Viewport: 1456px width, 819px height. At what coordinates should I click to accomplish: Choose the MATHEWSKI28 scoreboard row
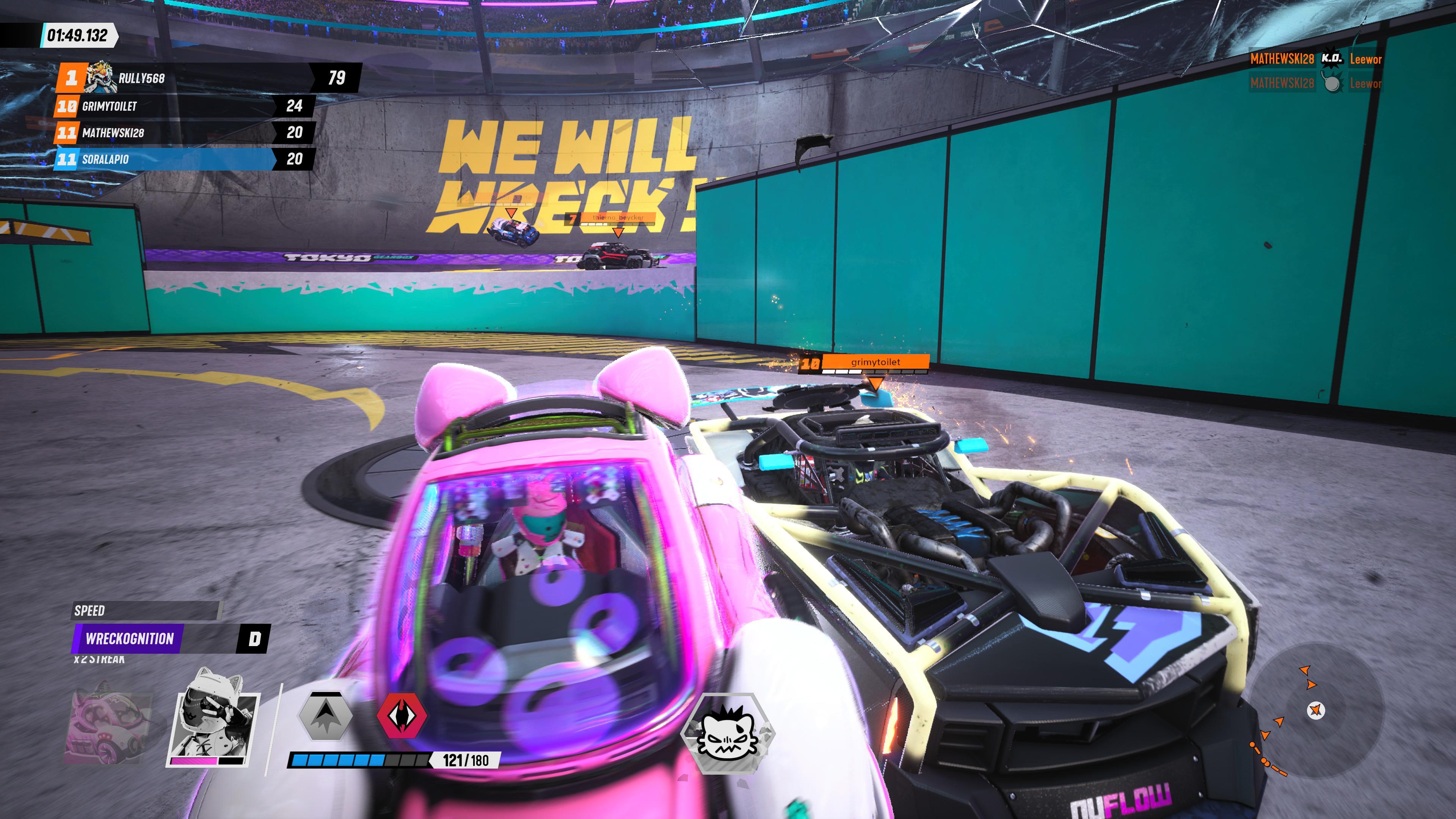click(x=184, y=133)
